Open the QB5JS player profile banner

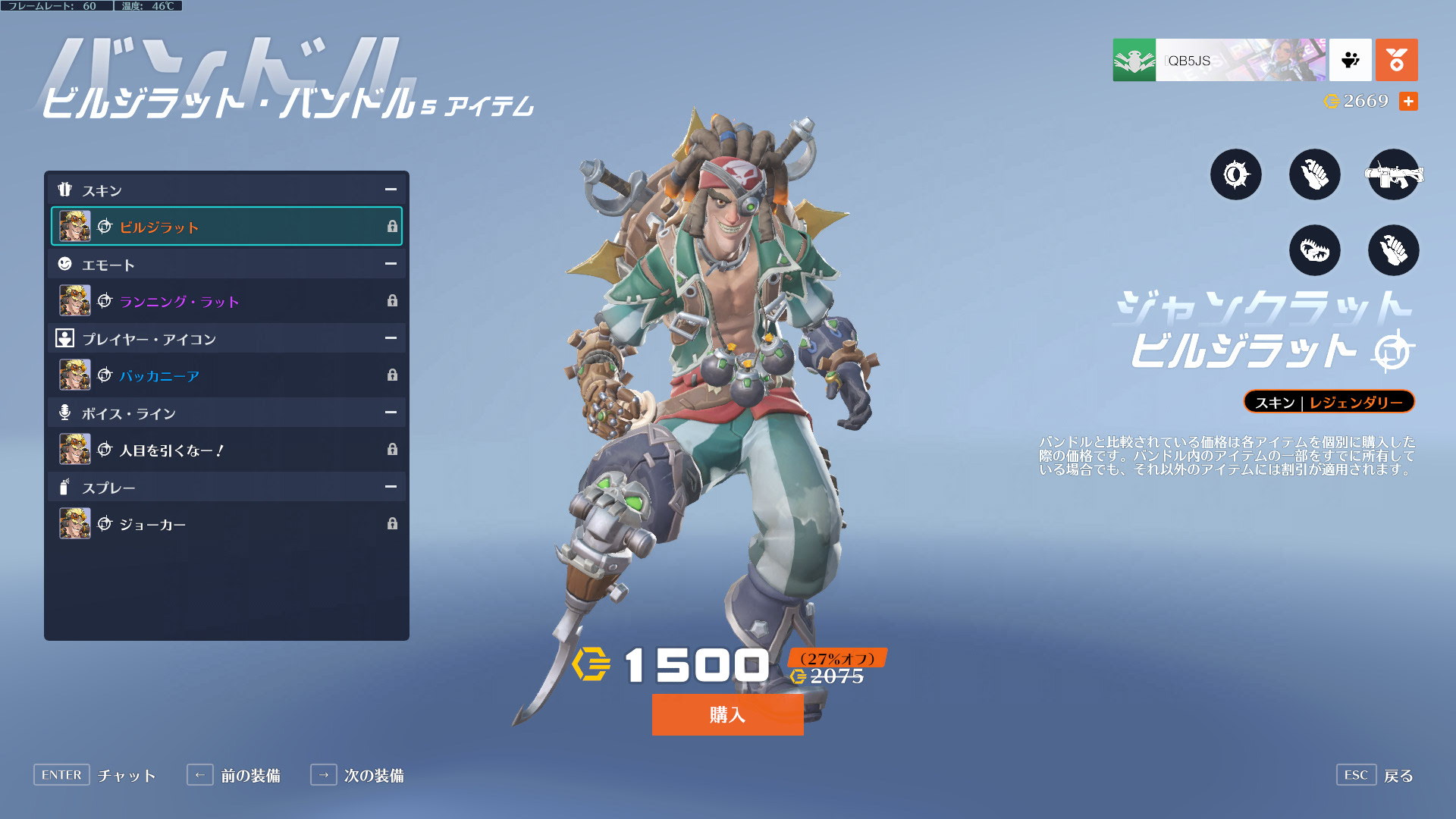[x=1219, y=60]
